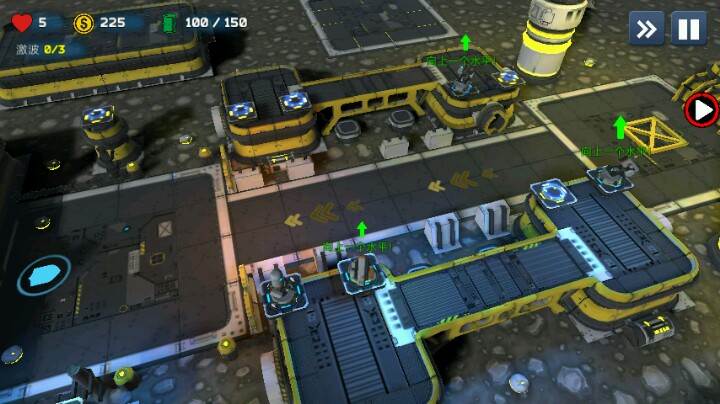Toggle fast-forward game speed
The height and width of the screenshot is (404, 720).
tap(646, 29)
